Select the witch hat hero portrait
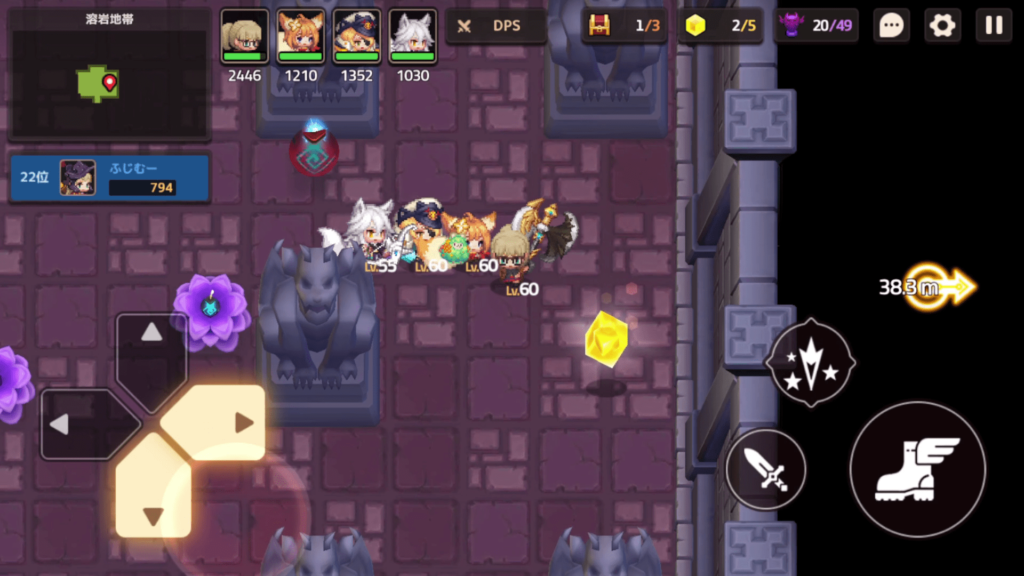Image resolution: width=1024 pixels, height=576 pixels. pyautogui.click(x=357, y=38)
